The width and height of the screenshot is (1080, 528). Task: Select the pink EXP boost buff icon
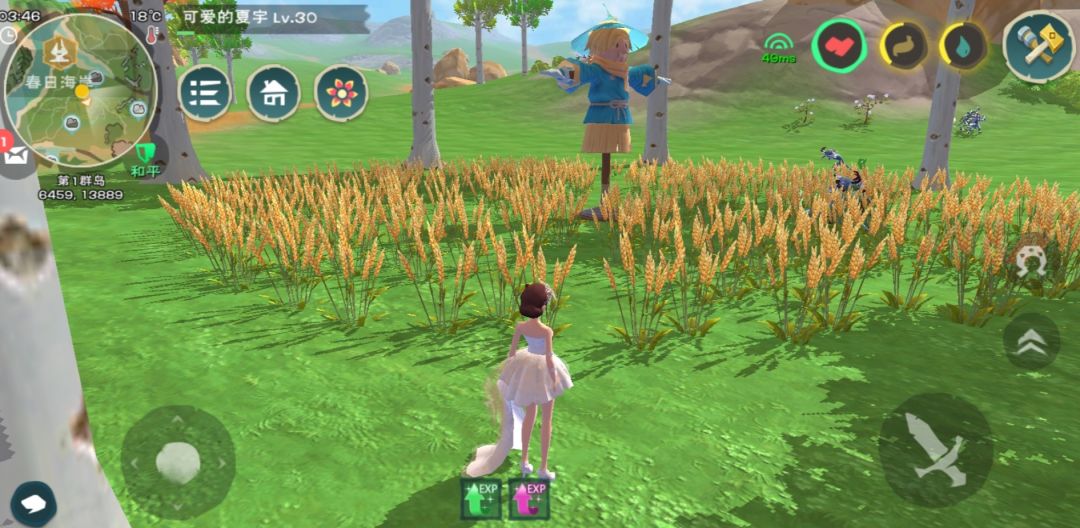530,499
